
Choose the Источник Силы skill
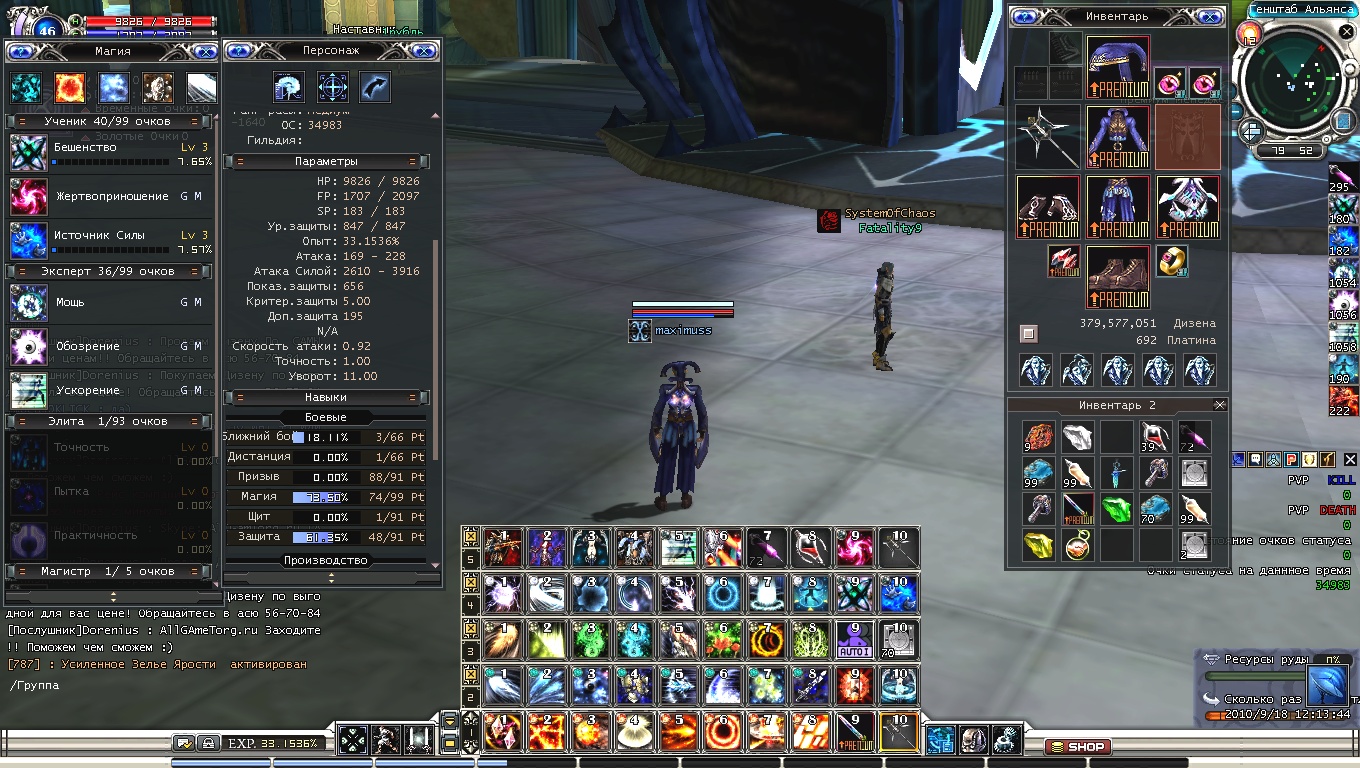28,241
